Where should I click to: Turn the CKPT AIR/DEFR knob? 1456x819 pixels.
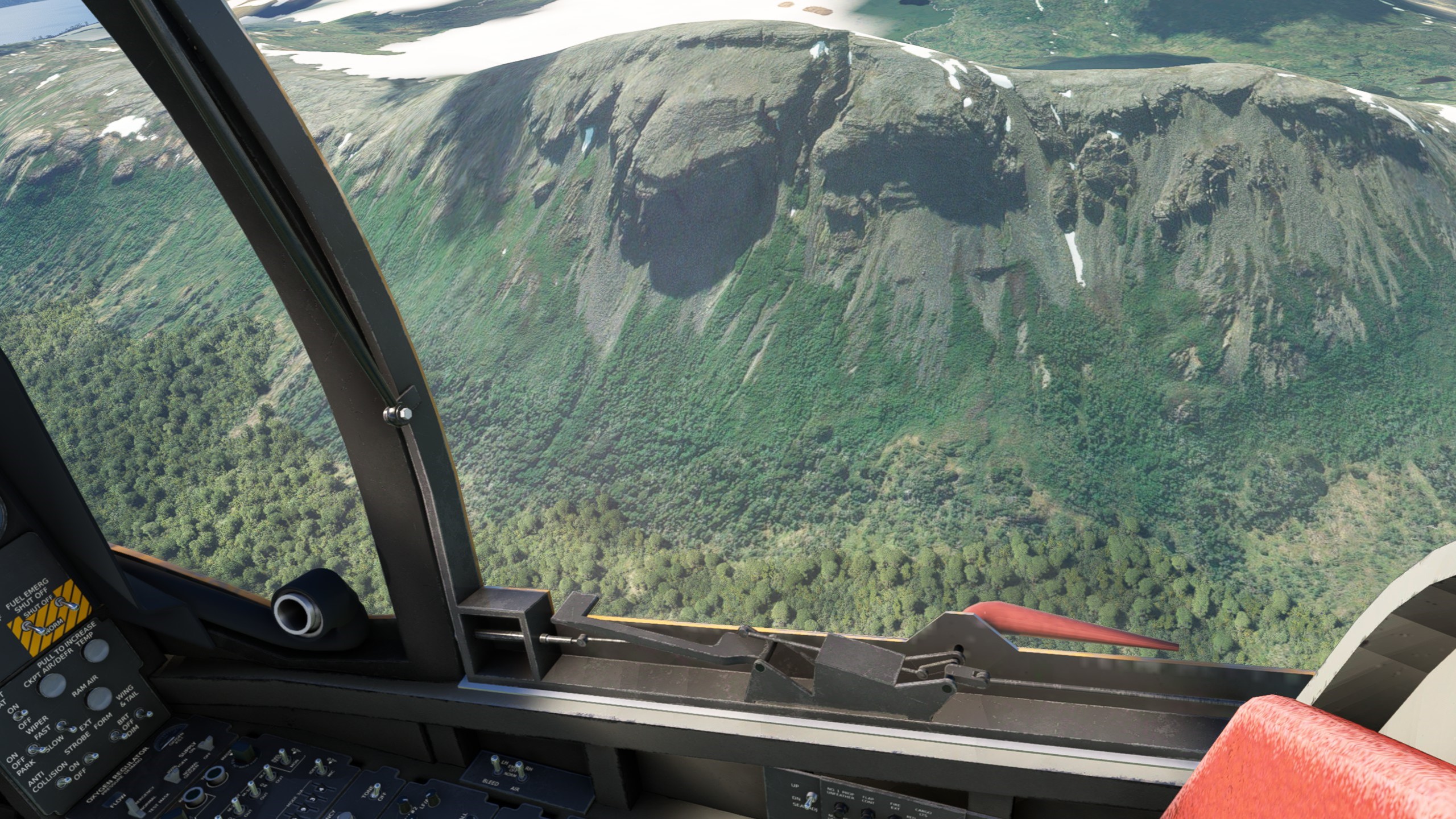[53, 685]
